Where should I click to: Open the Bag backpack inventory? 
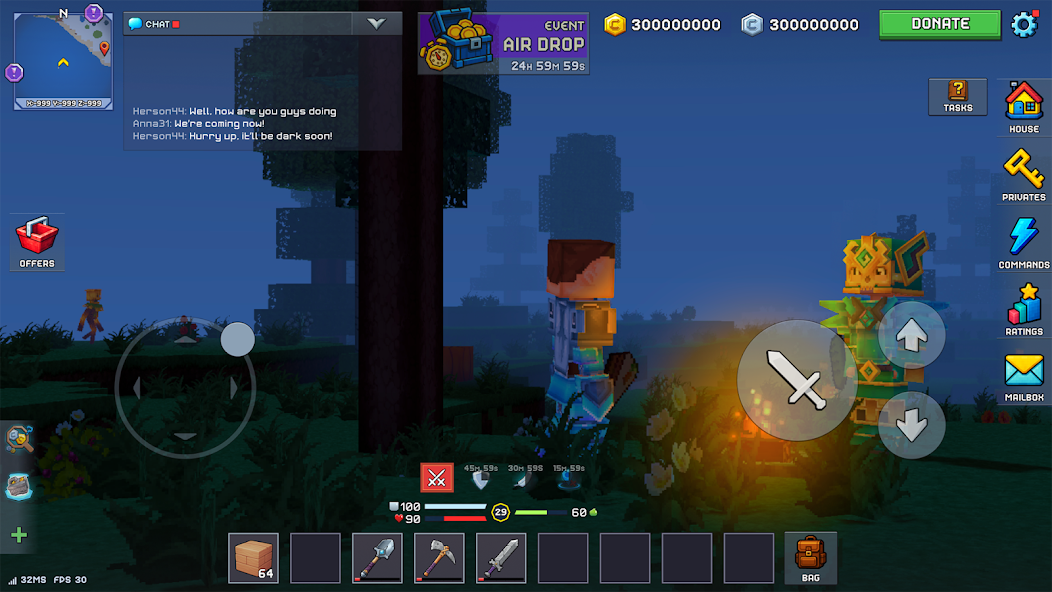click(x=810, y=557)
